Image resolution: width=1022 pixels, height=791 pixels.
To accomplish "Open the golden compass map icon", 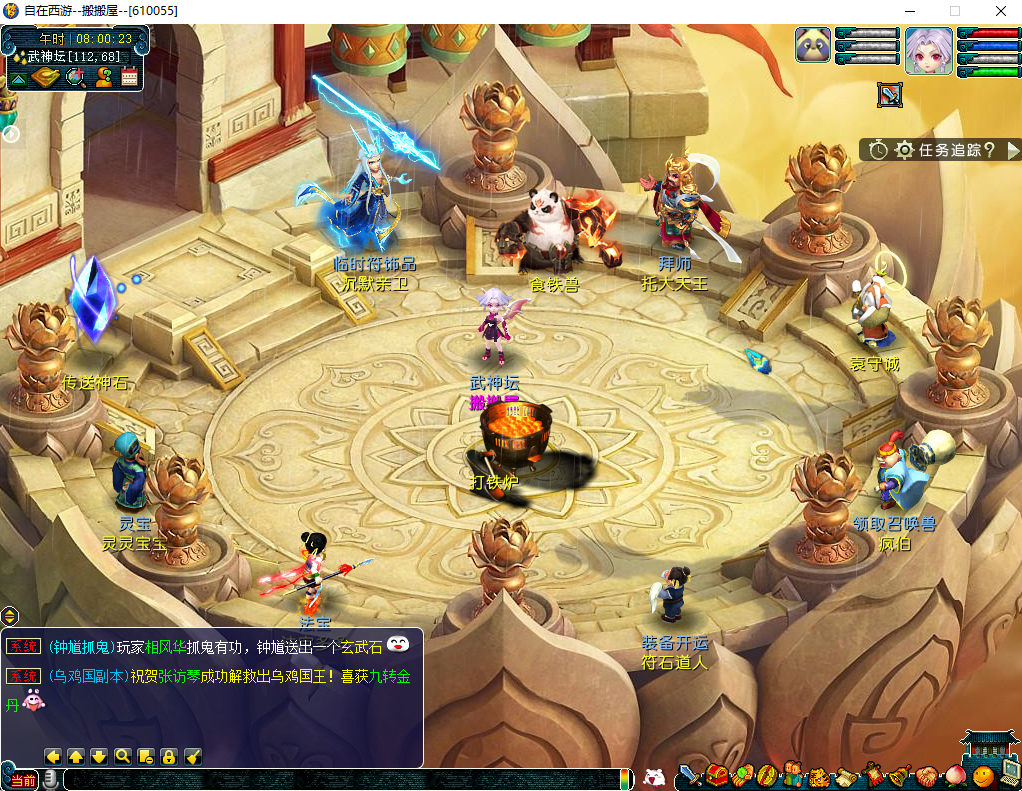I will pyautogui.click(x=46, y=77).
